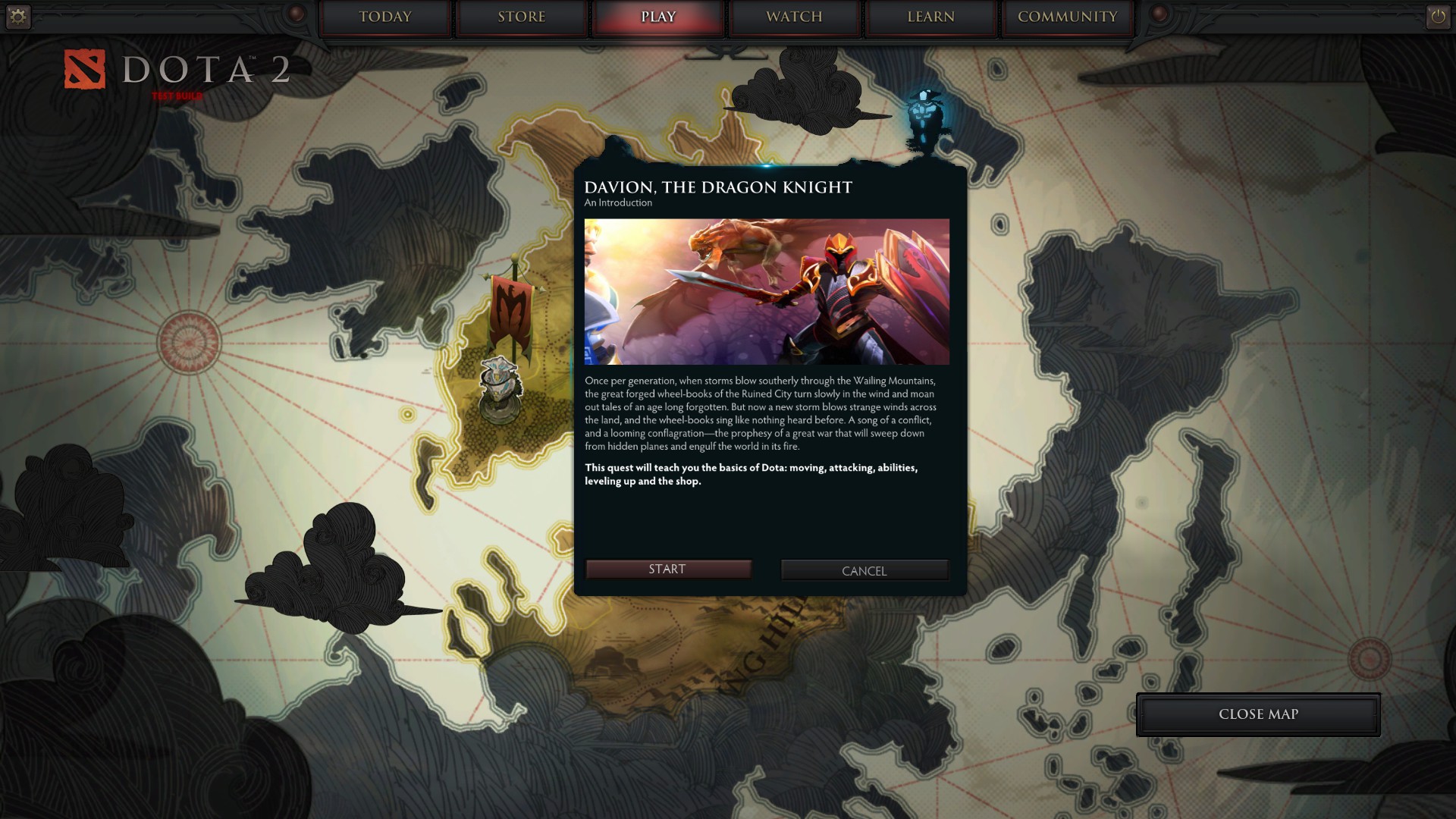Go to the Watch tab

[x=794, y=17]
